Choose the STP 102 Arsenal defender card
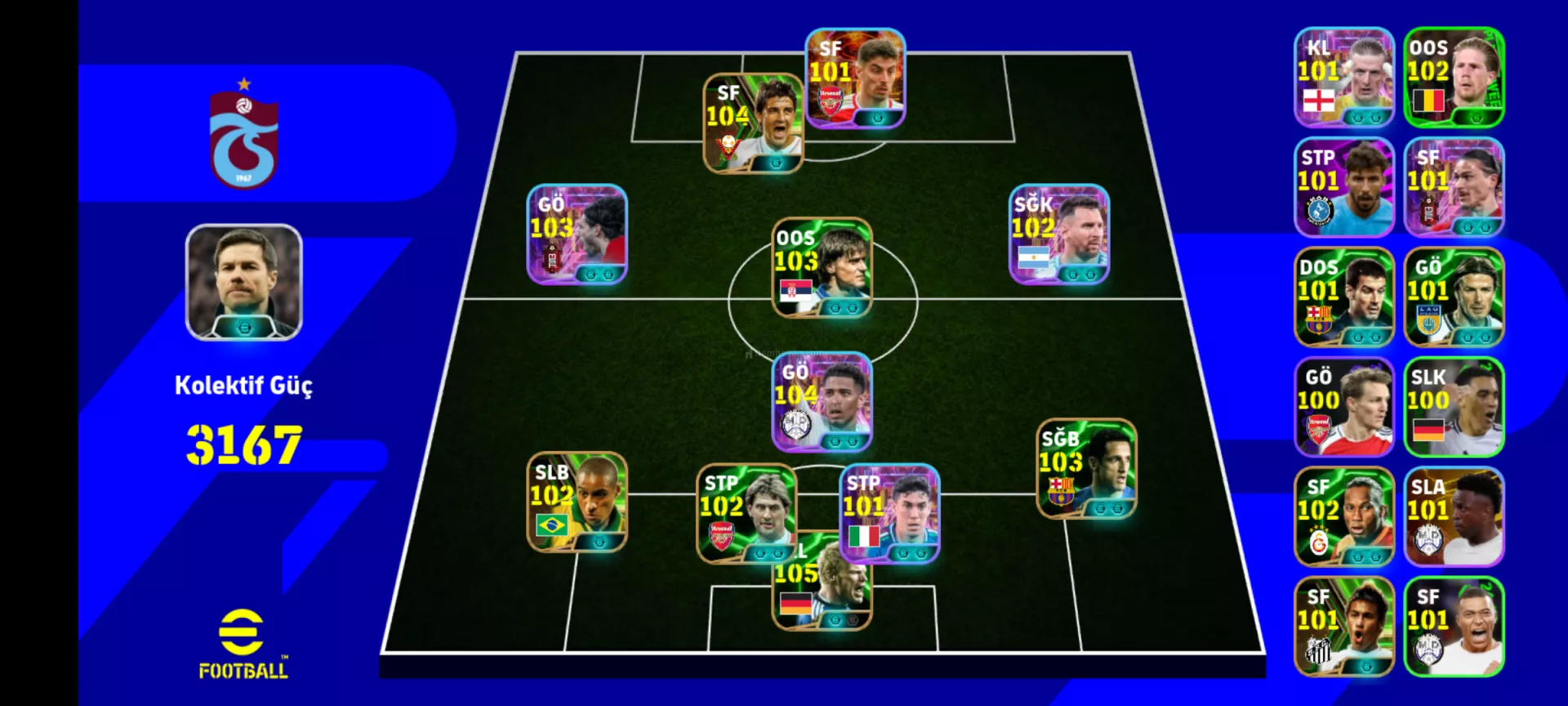Image resolution: width=1568 pixels, height=706 pixels. pyautogui.click(x=745, y=514)
